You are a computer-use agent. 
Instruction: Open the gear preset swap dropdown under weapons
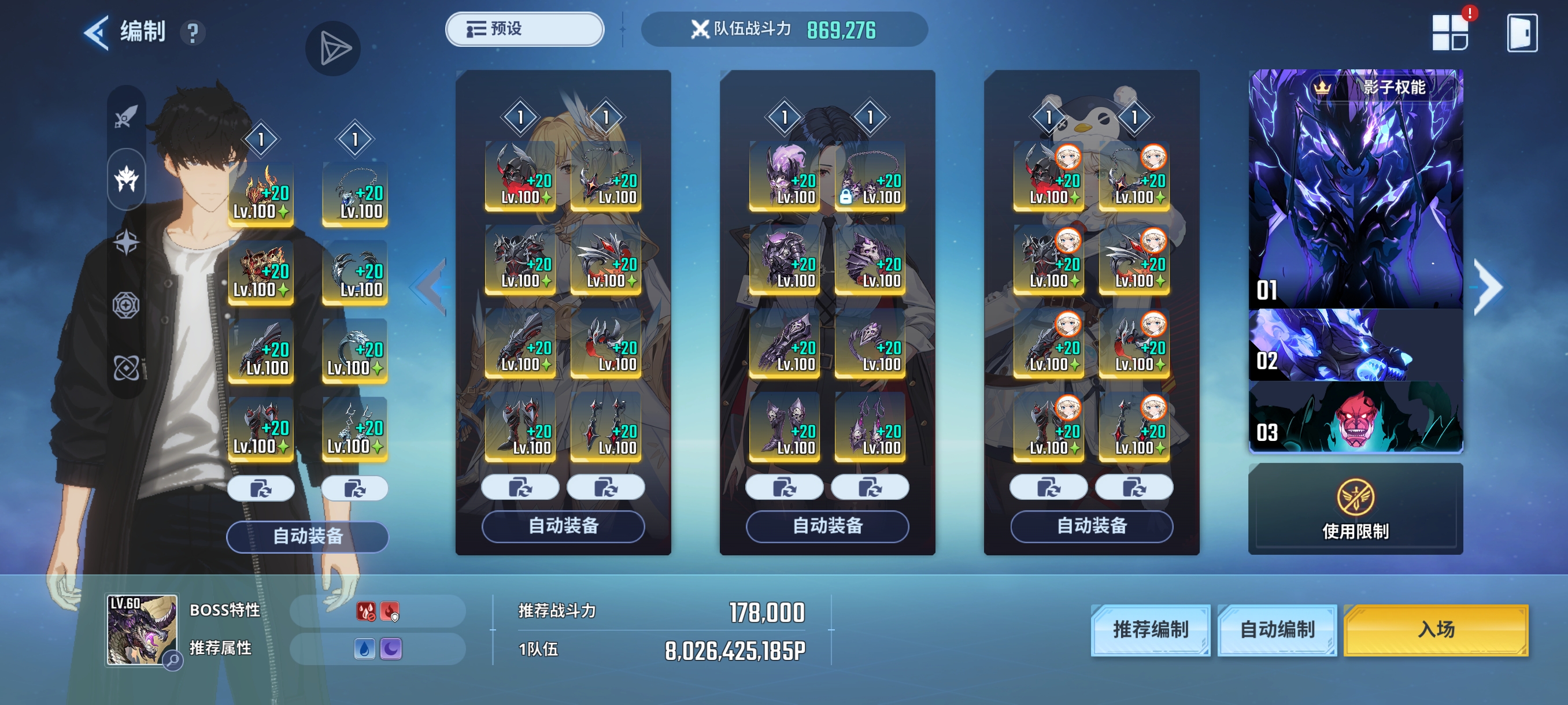point(262,488)
